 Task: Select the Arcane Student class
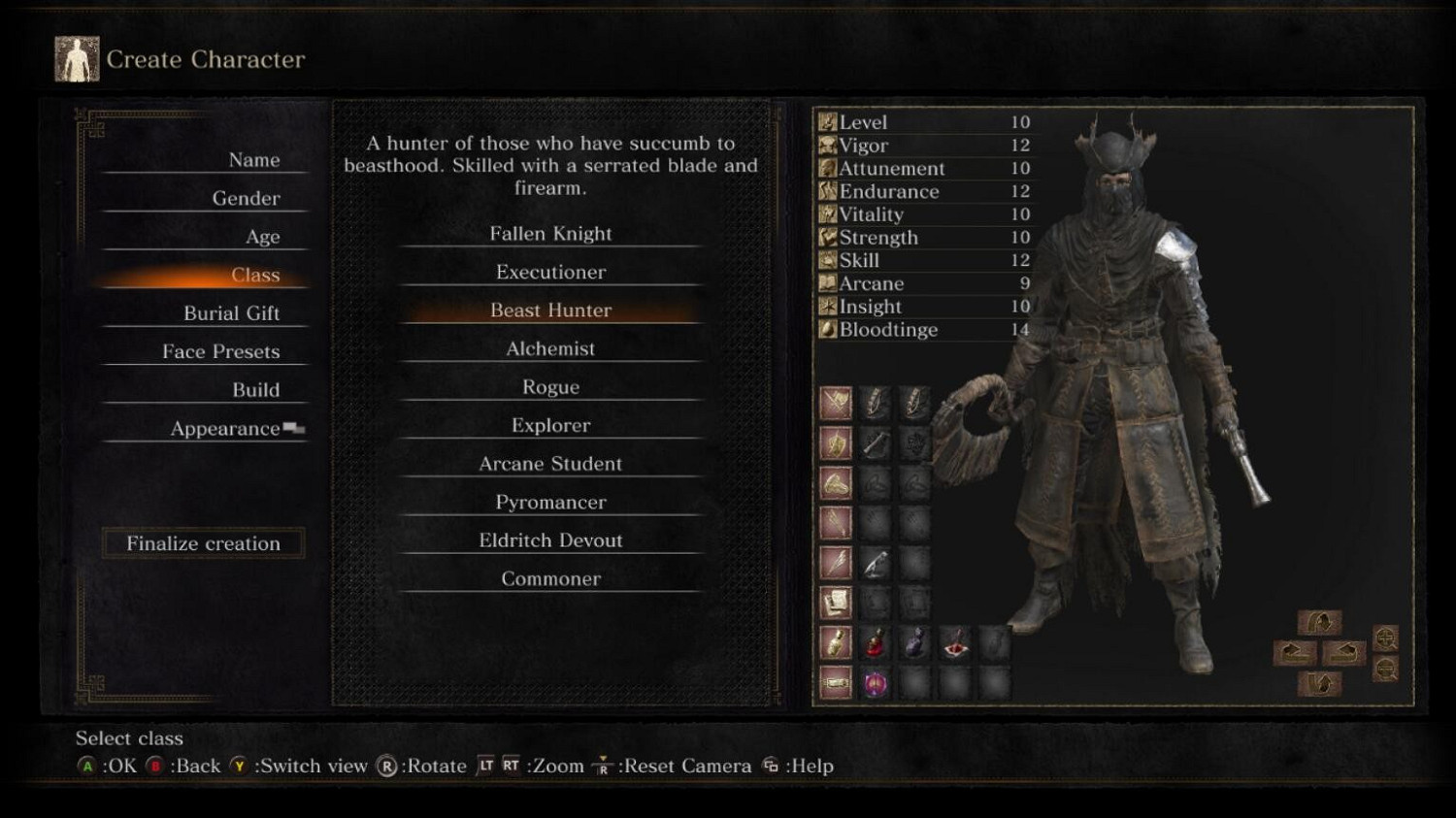pos(550,464)
